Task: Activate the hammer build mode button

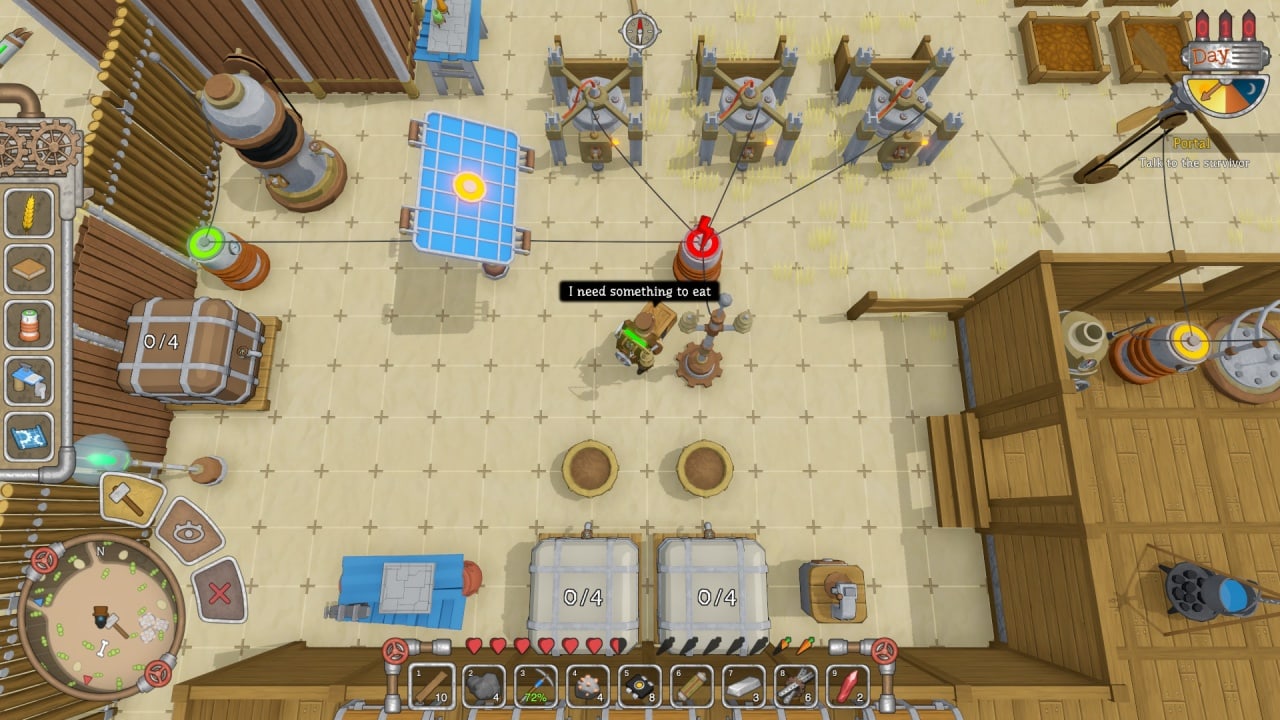Action: [x=132, y=498]
